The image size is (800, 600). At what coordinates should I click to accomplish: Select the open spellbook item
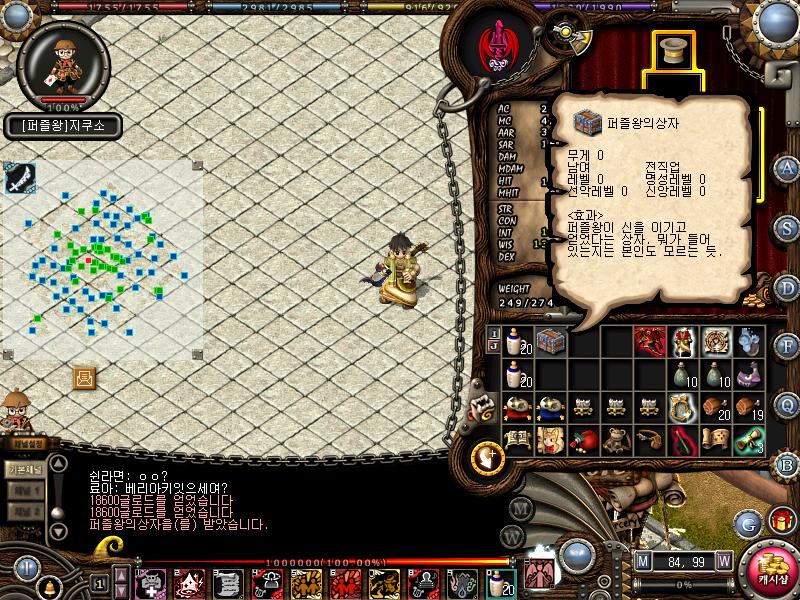pos(517,440)
